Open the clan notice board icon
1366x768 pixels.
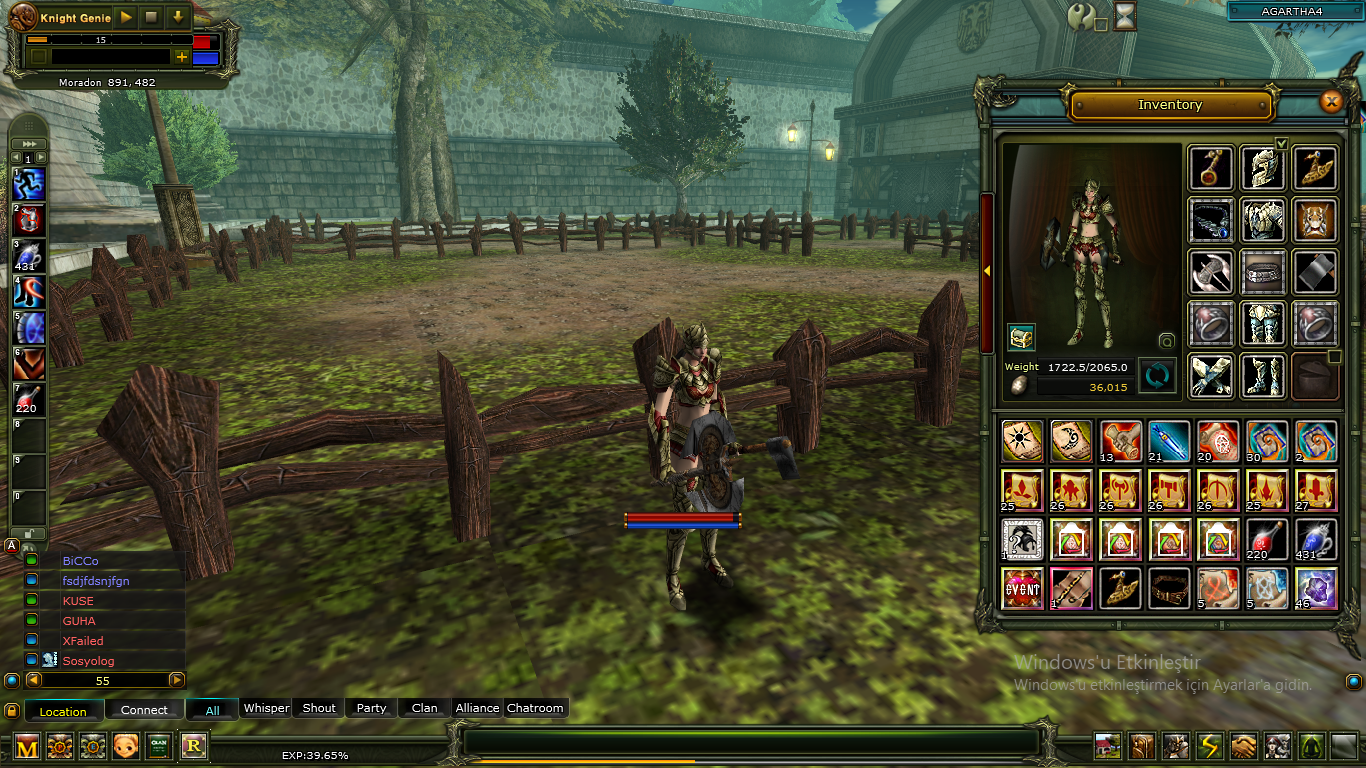(158, 746)
